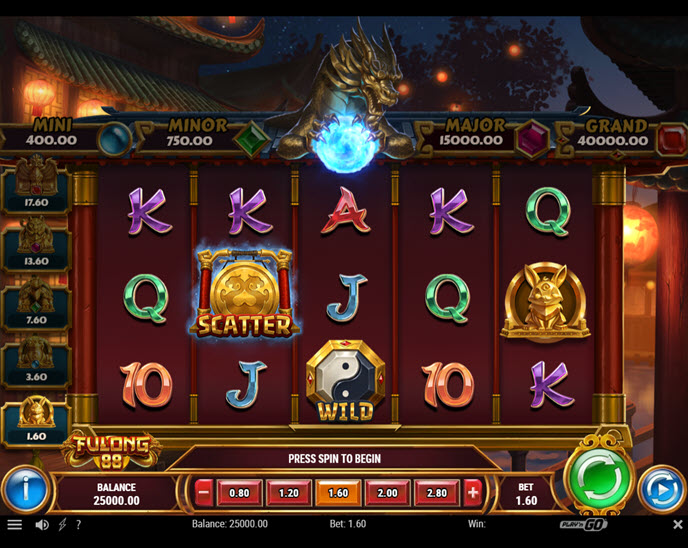Toggle the sound speaker icon
Screen dimensions: 688x548
point(42,524)
